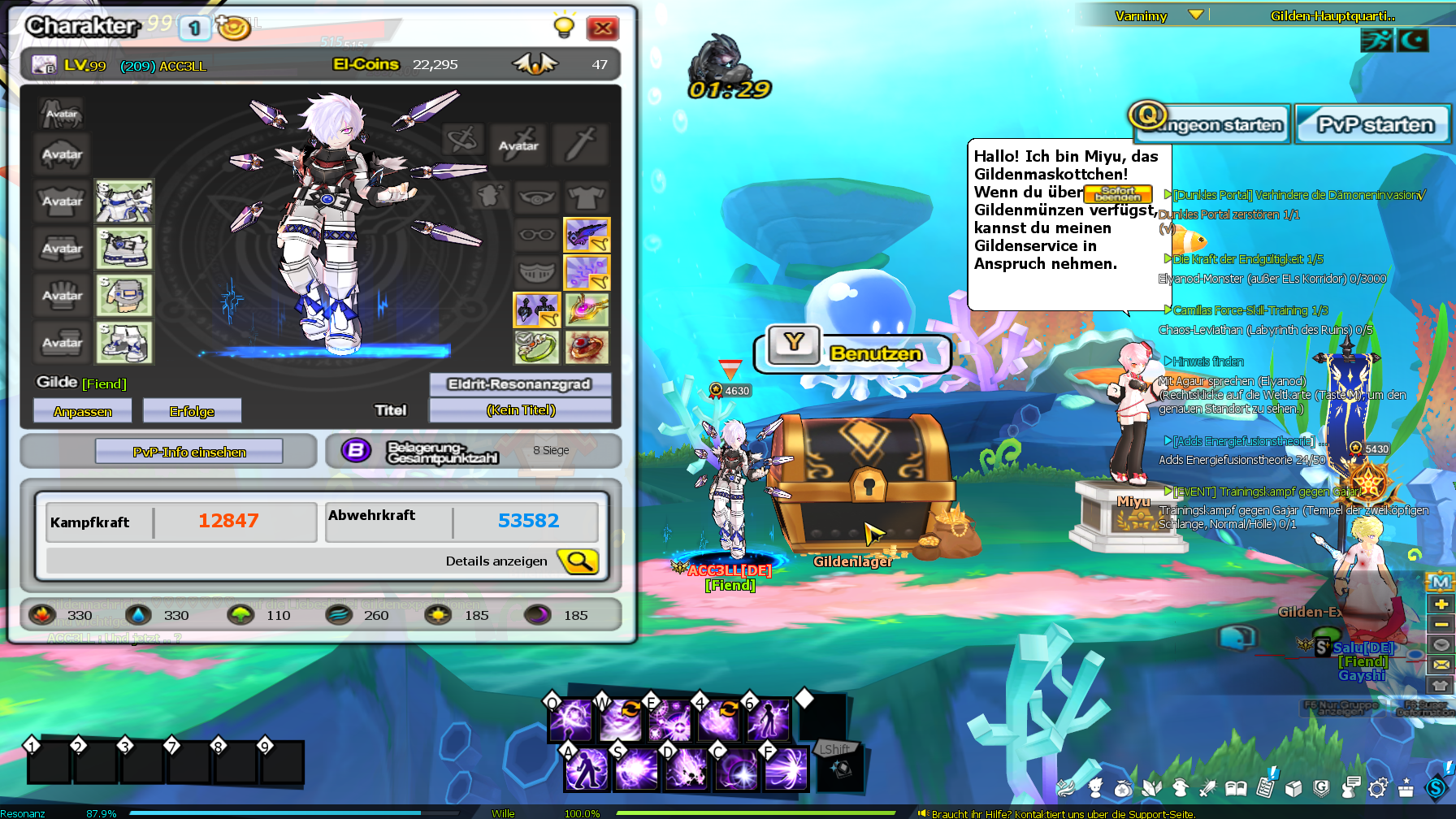Click the Sofort beenden button

pyautogui.click(x=1117, y=193)
